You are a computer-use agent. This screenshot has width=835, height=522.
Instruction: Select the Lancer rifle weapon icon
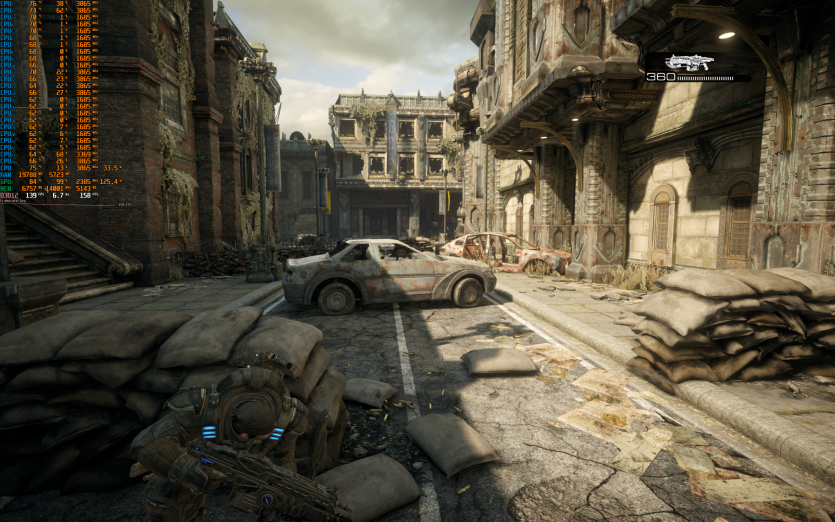pos(689,62)
